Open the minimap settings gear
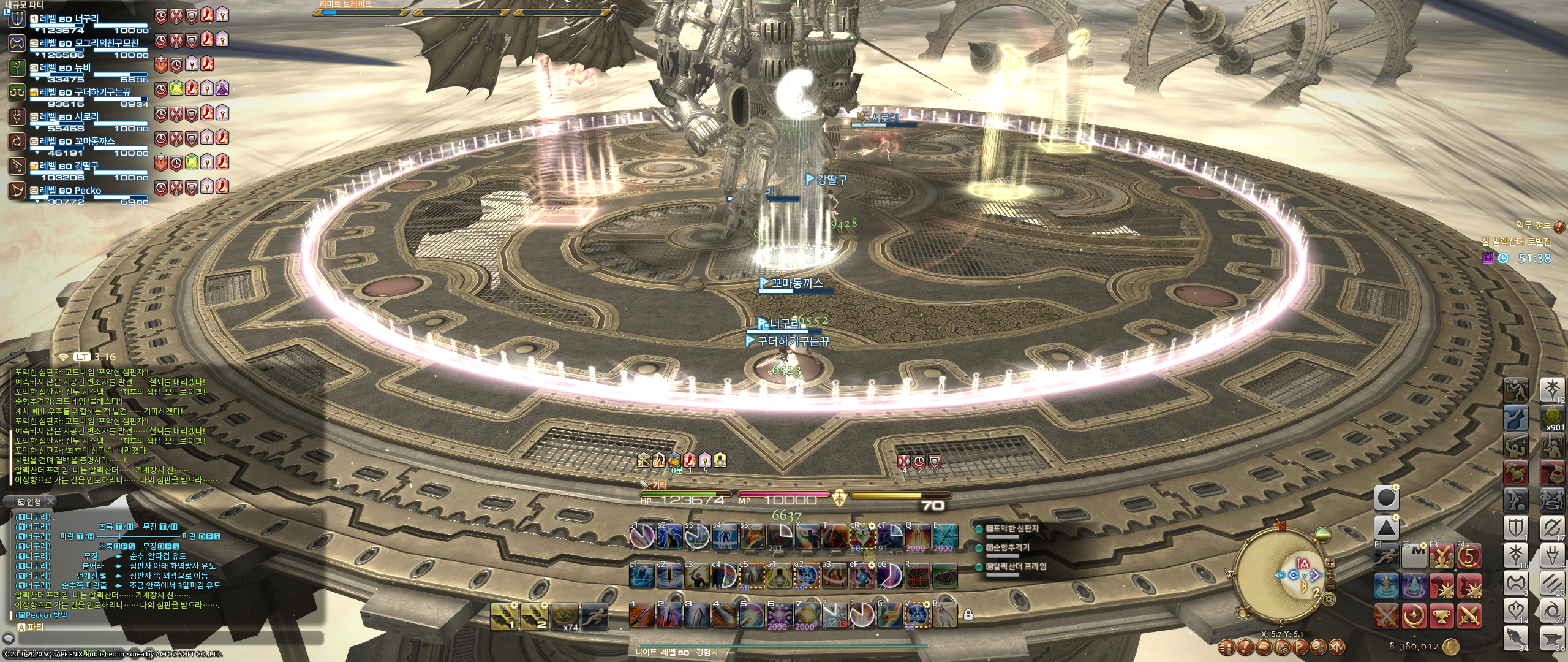The width and height of the screenshot is (1568, 662). point(1329,598)
